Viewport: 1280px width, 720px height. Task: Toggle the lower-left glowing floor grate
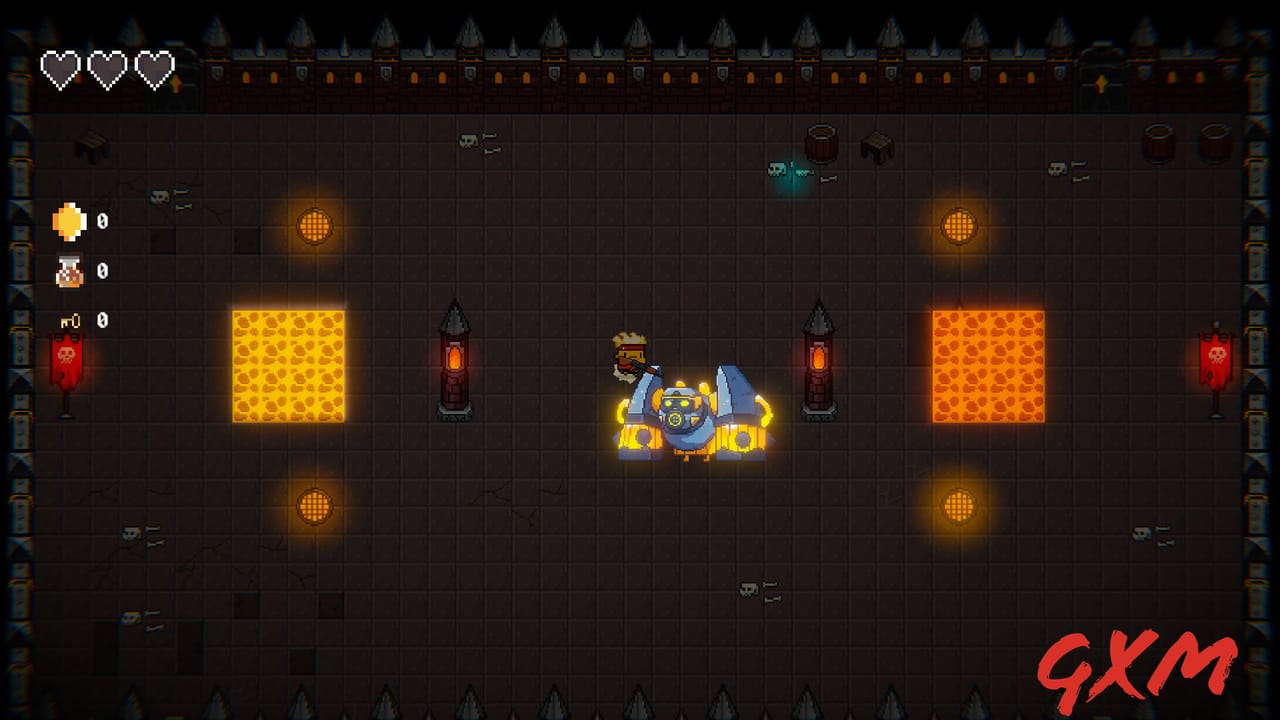(x=315, y=505)
